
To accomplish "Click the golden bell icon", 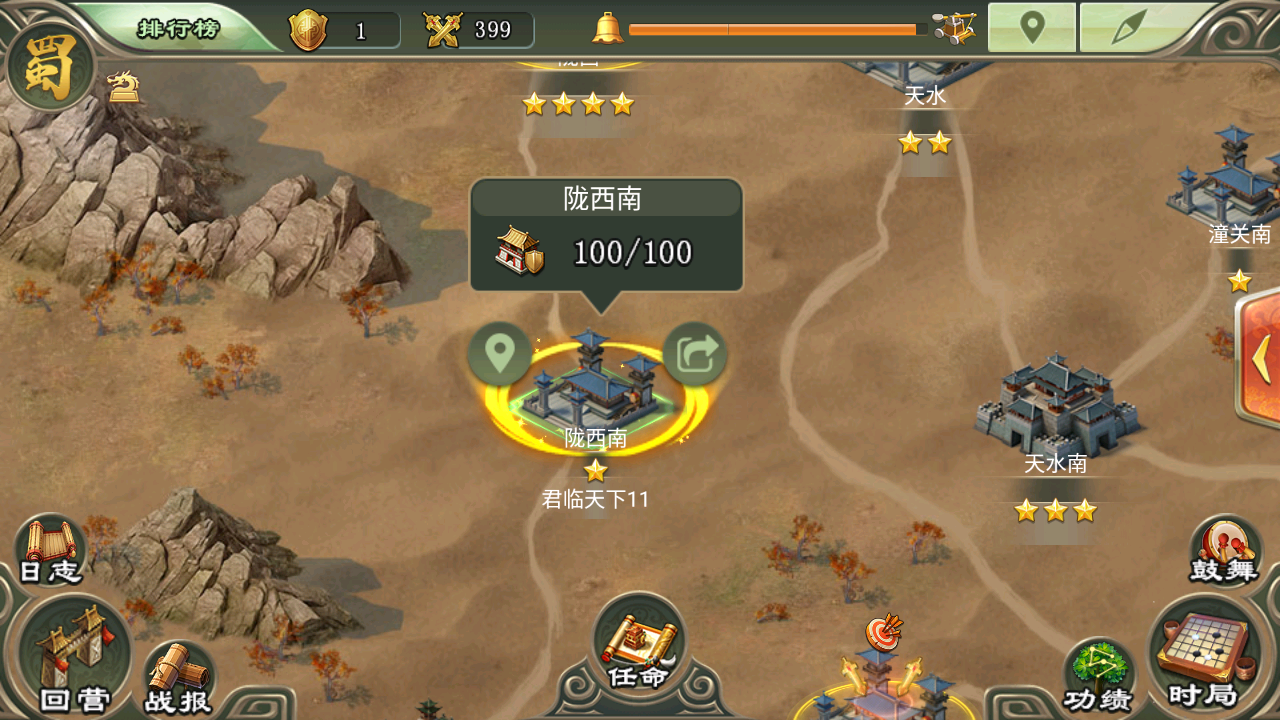I will tap(607, 28).
